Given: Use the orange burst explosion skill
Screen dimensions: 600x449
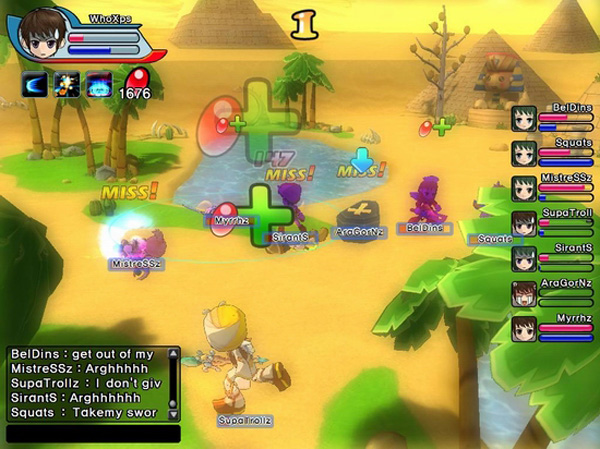Looking at the screenshot, I should tap(67, 84).
